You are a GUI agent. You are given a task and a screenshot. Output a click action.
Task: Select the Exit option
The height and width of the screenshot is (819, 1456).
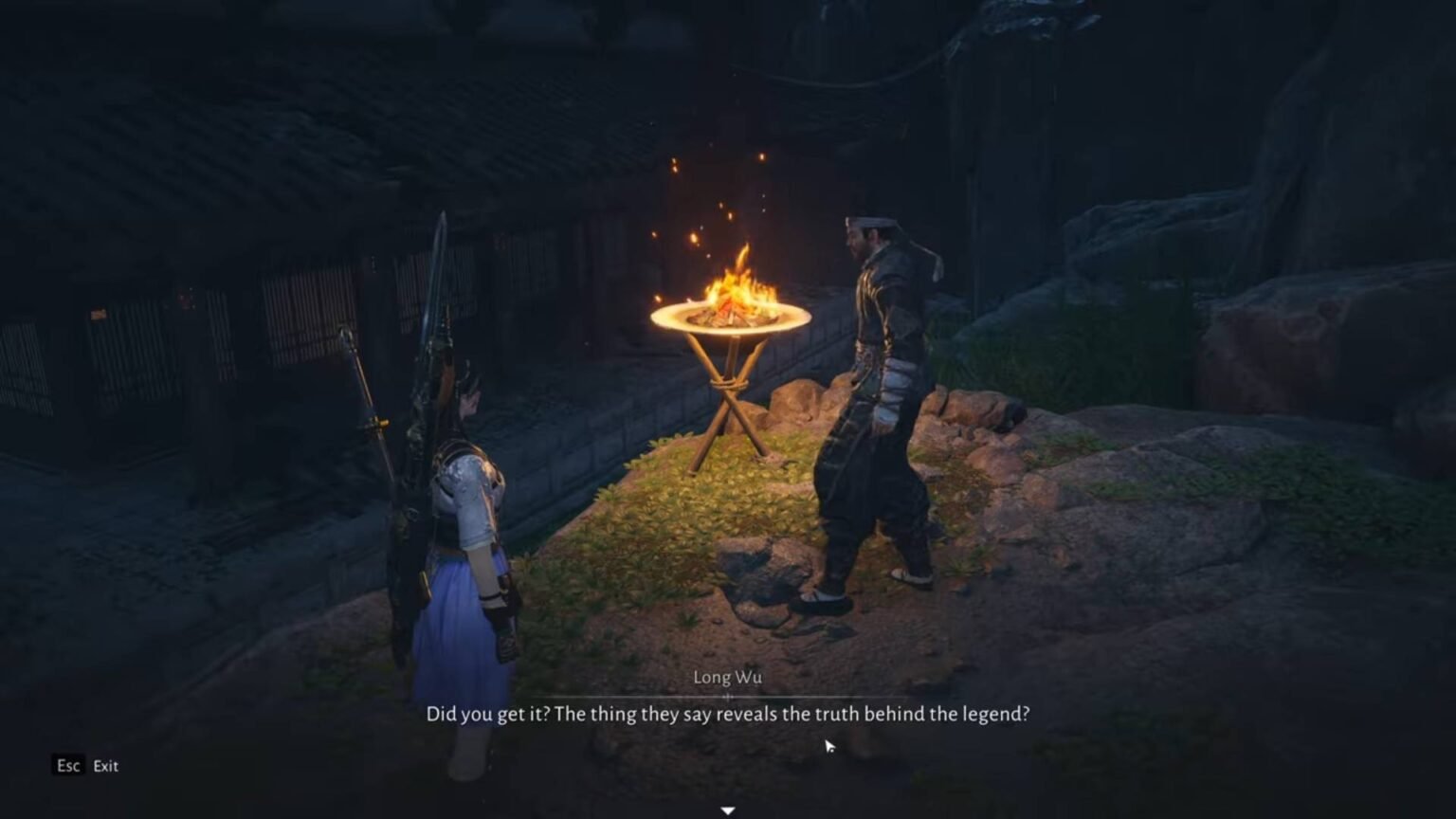tap(104, 766)
